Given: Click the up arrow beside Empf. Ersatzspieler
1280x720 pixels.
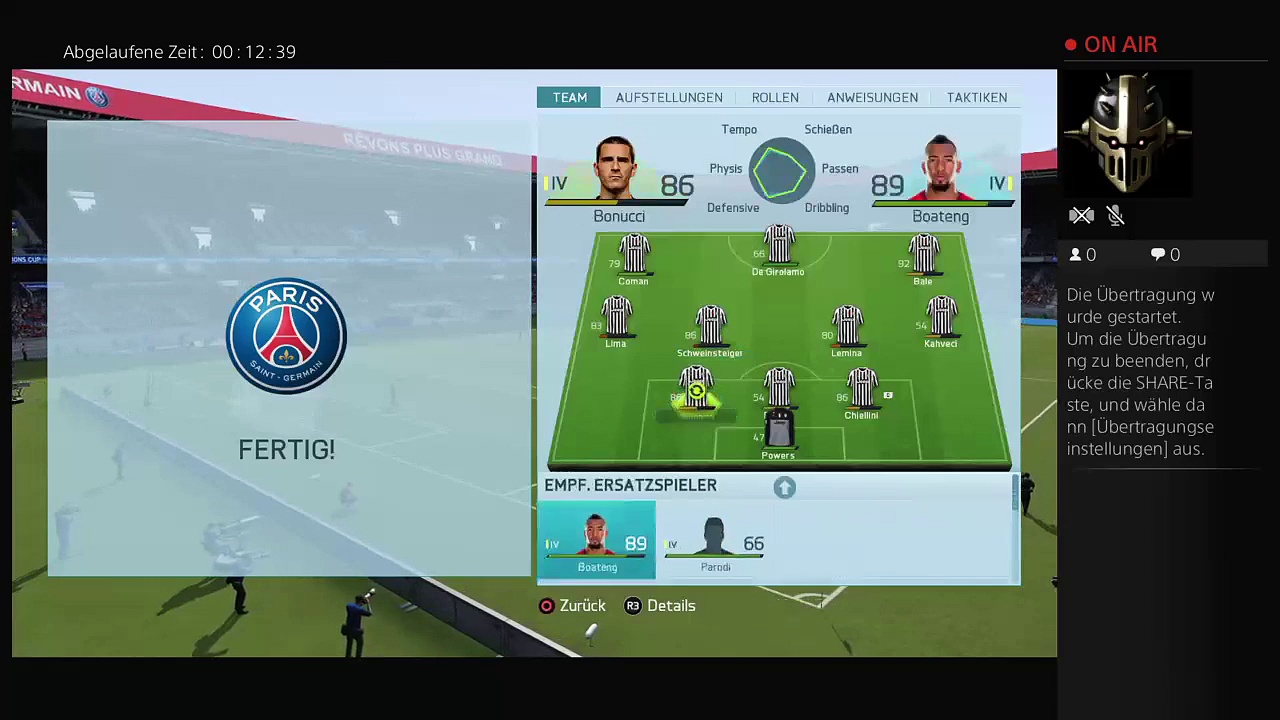Looking at the screenshot, I should (x=784, y=487).
